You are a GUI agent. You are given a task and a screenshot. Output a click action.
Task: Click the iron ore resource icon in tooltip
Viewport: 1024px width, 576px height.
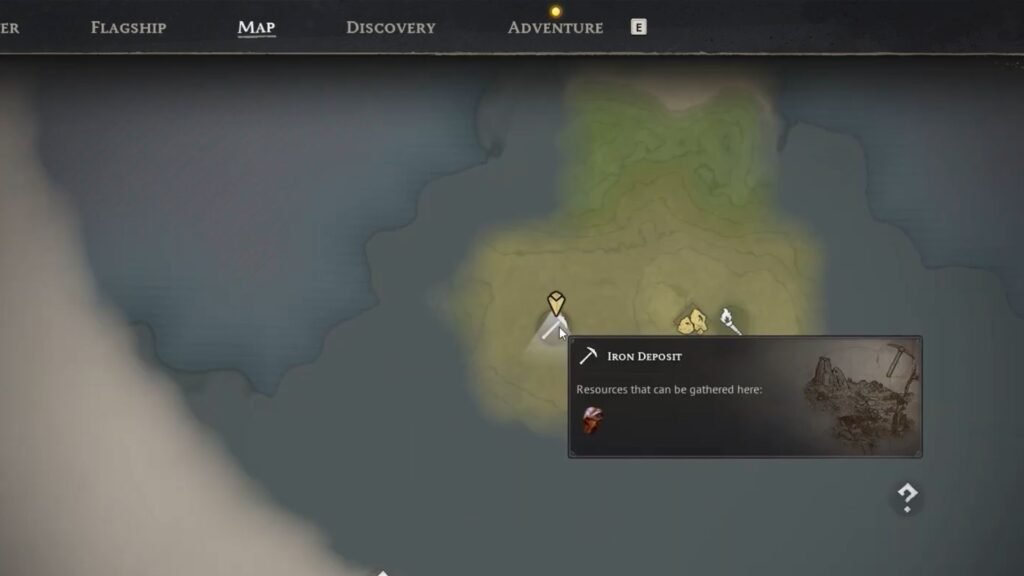pos(593,421)
